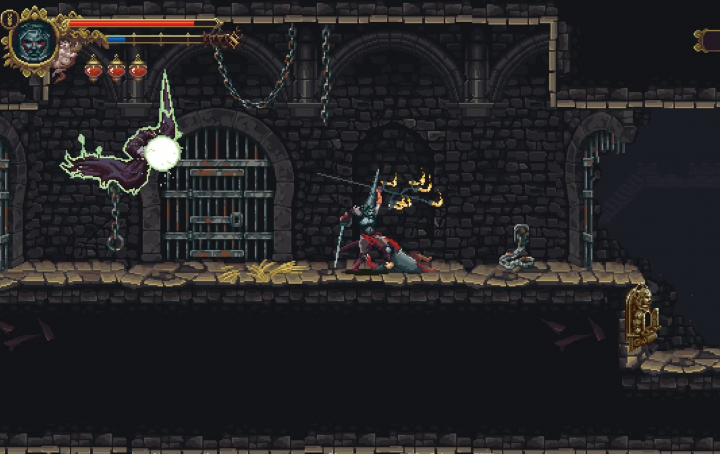Click the Penitent One mask portrait
This screenshot has width=720, height=454.
33,41
